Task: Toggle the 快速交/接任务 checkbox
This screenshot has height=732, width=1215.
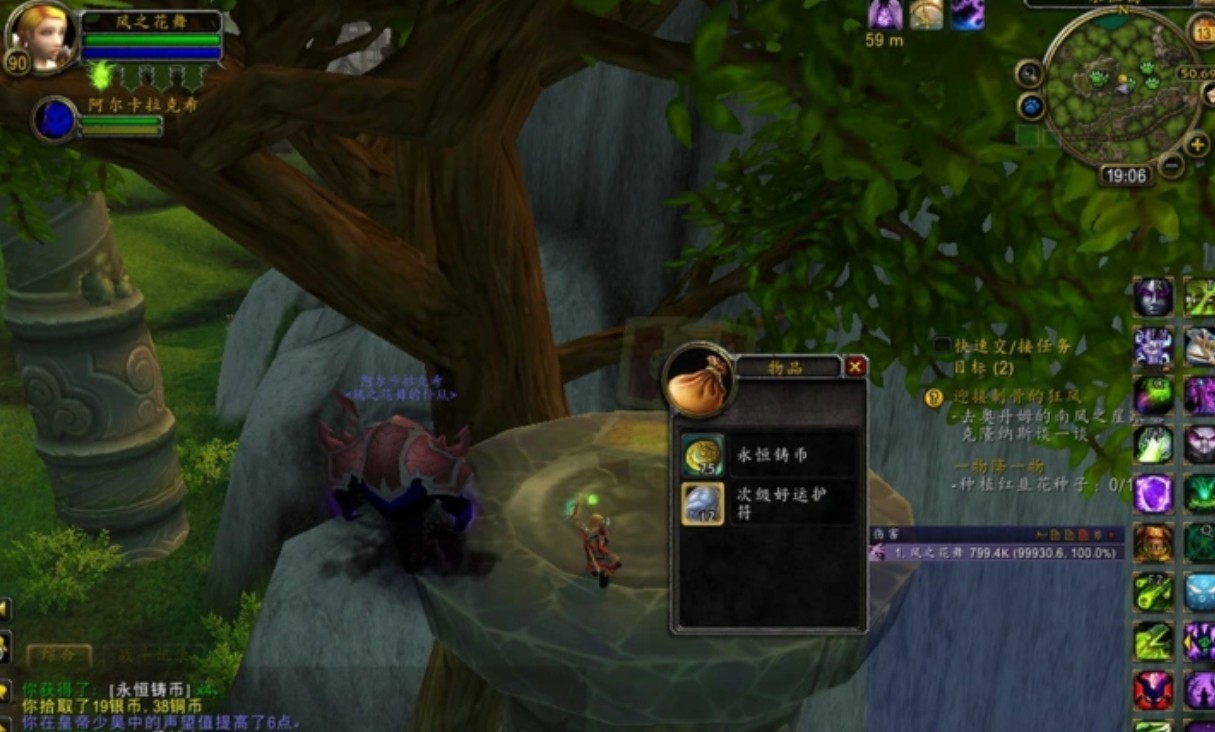Action: point(943,346)
